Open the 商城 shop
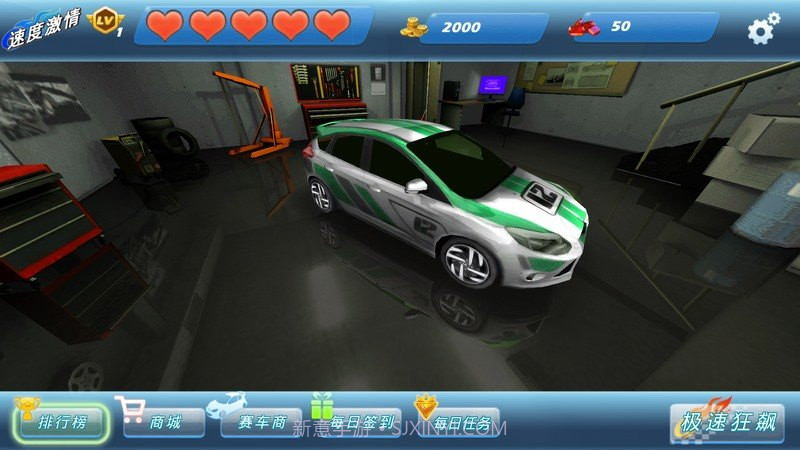Screen dimensions: 800x450 pos(164,422)
